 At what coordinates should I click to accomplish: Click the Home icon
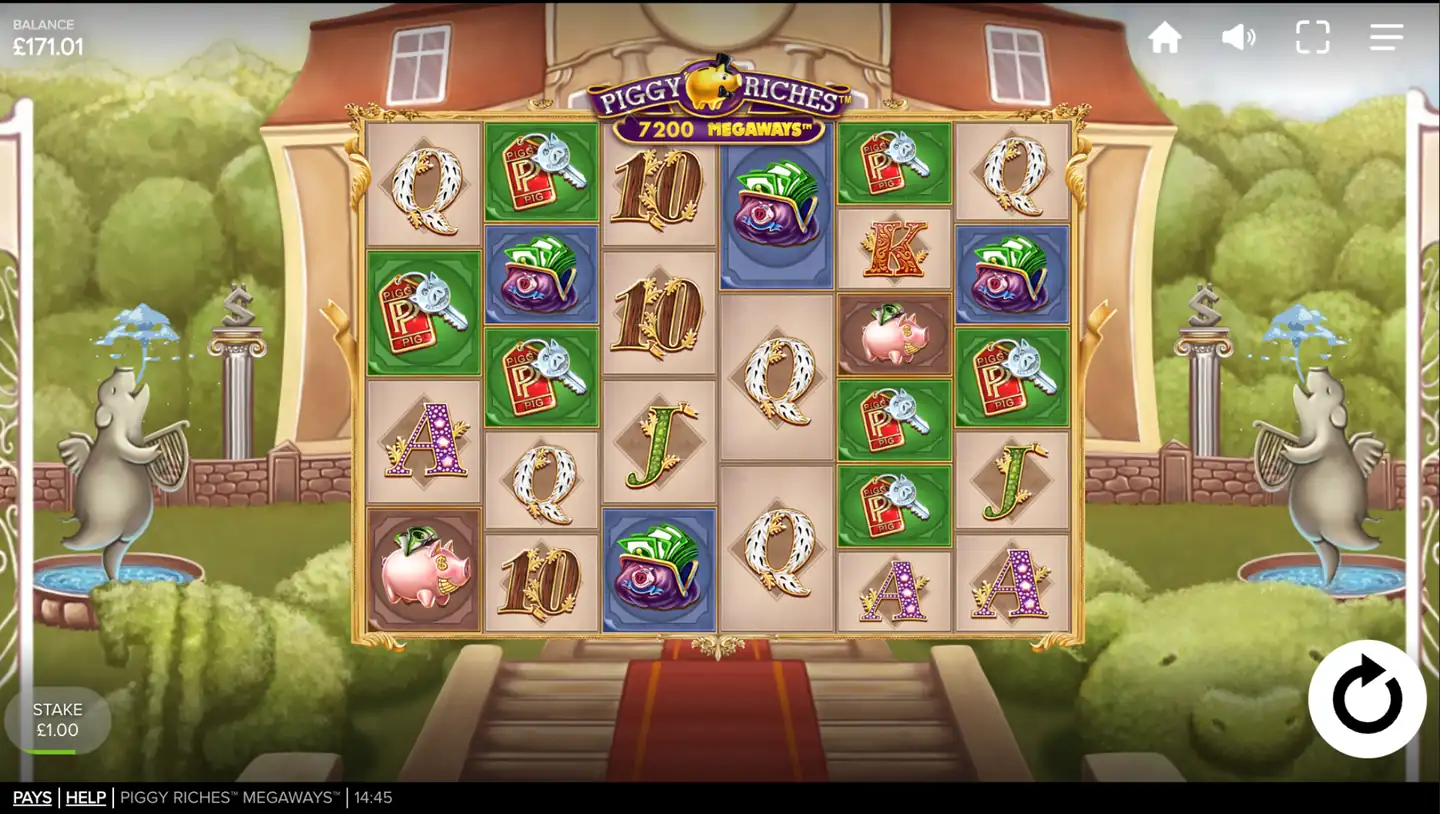click(1166, 37)
